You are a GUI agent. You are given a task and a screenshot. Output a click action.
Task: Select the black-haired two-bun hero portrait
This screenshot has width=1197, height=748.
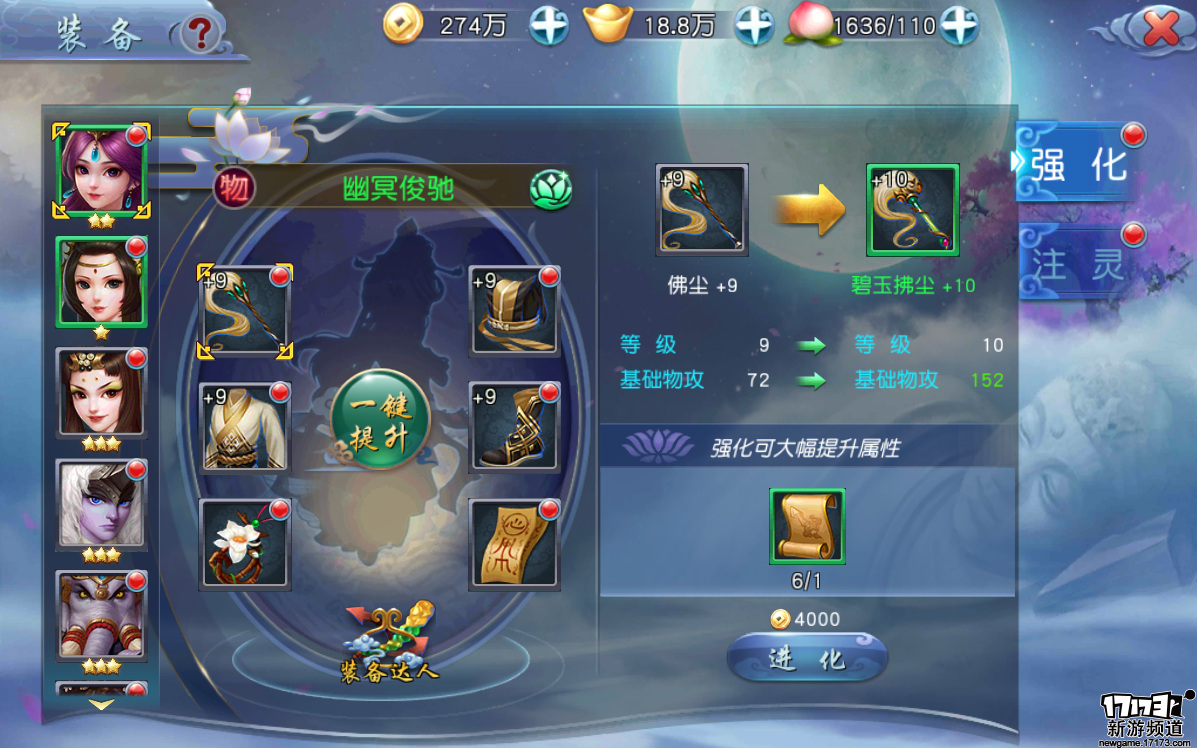click(101, 281)
